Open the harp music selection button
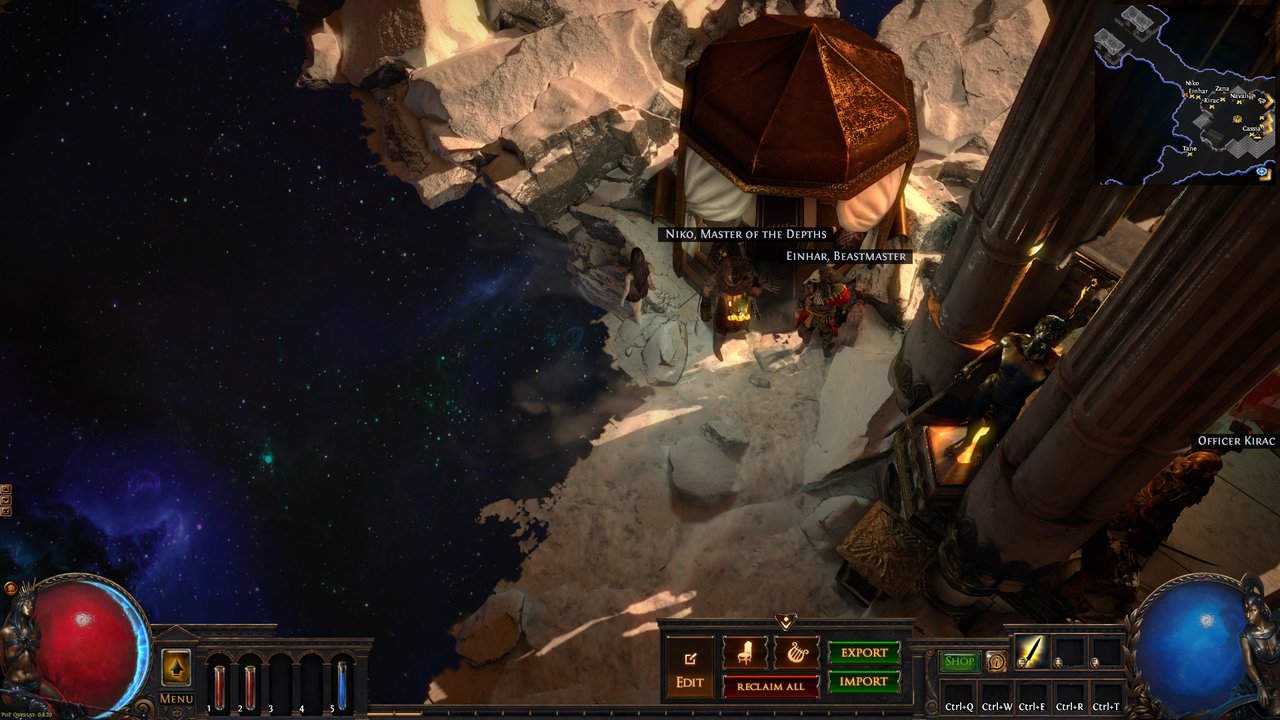The width and height of the screenshot is (1280, 720). tap(796, 653)
